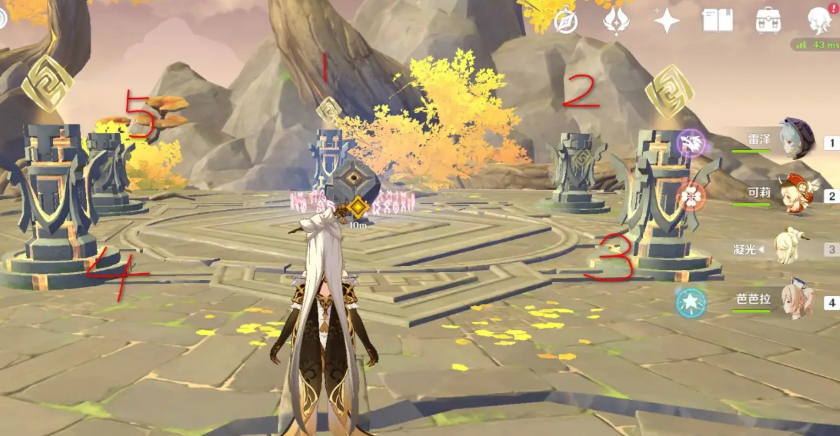The width and height of the screenshot is (840, 436).
Task: Open the backpack inventory
Action: point(768,20)
